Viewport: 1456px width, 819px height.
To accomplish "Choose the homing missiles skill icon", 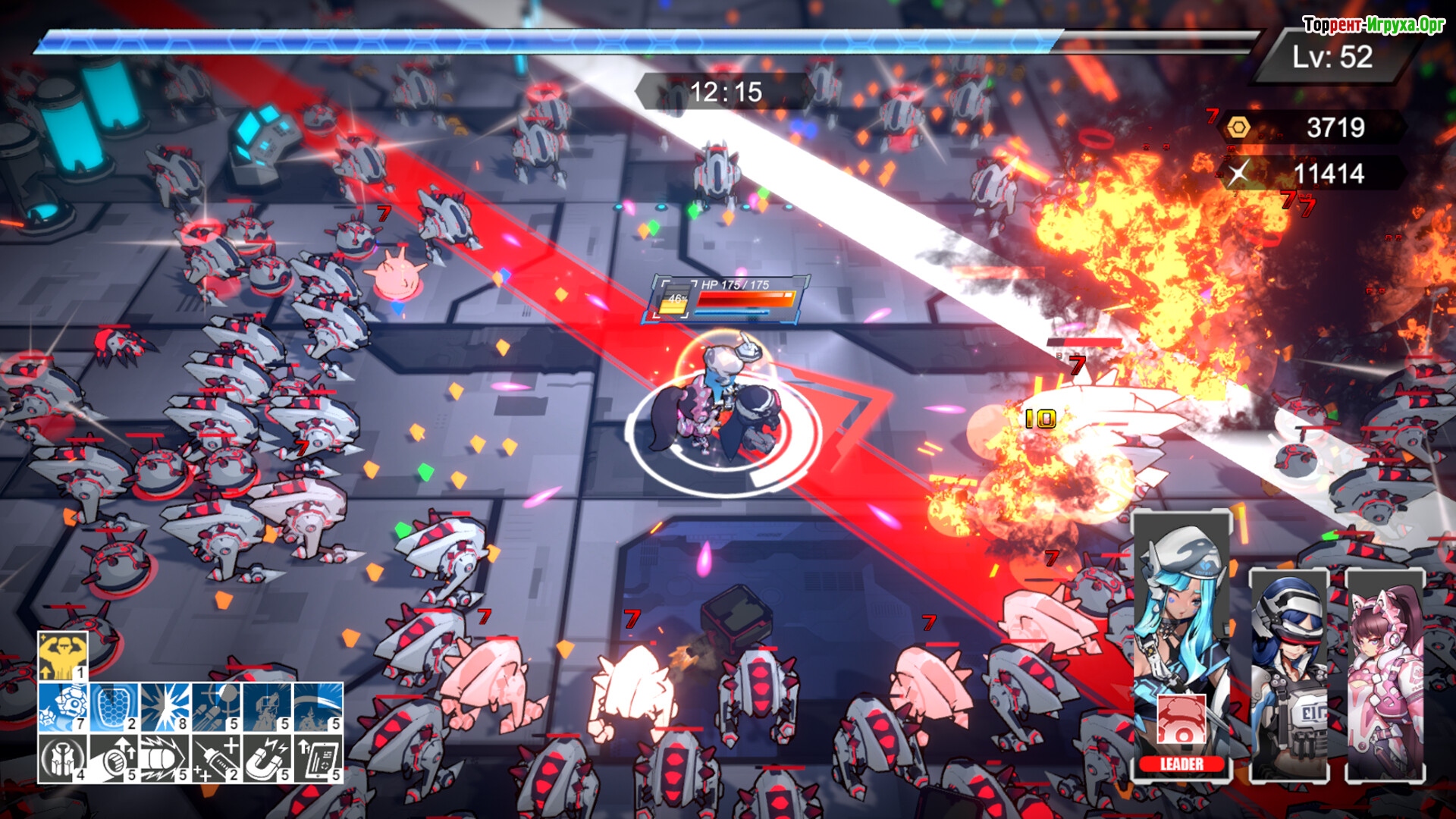I will point(215,707).
